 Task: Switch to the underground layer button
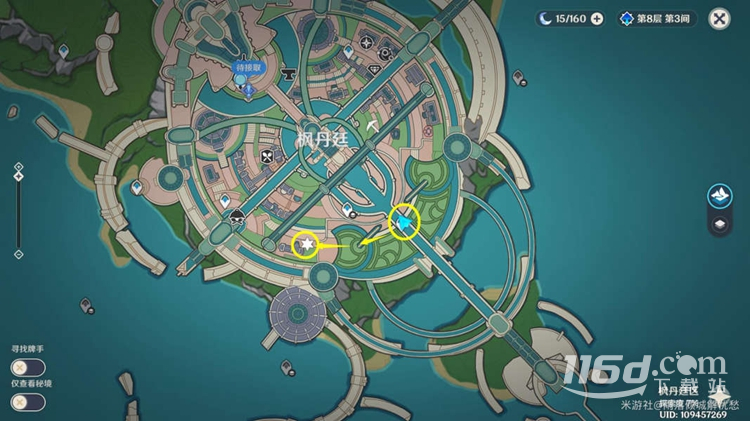(x=718, y=225)
